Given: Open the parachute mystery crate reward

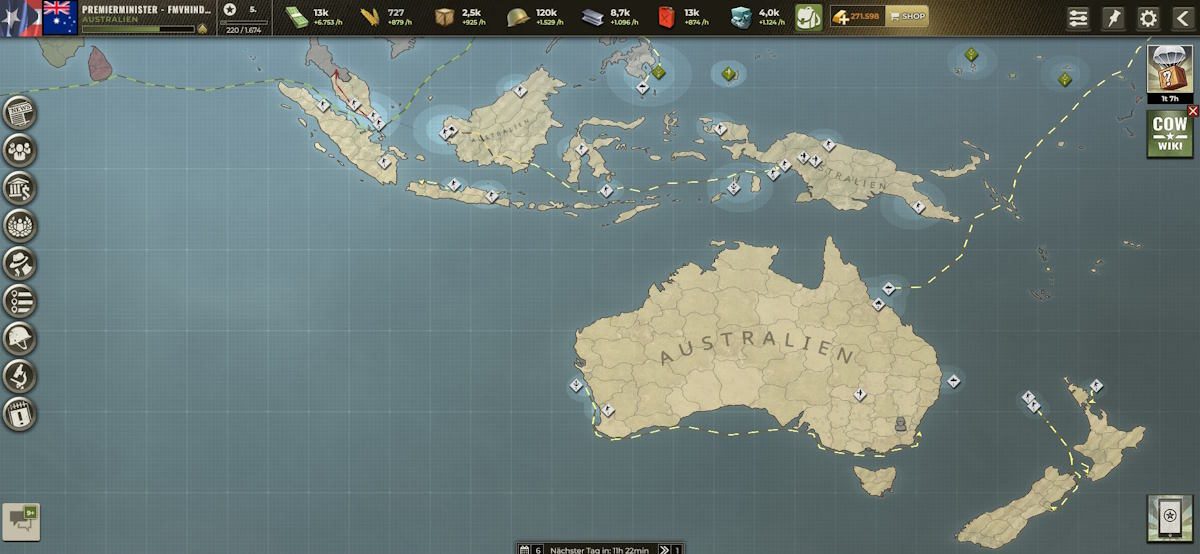Looking at the screenshot, I should click(1169, 69).
